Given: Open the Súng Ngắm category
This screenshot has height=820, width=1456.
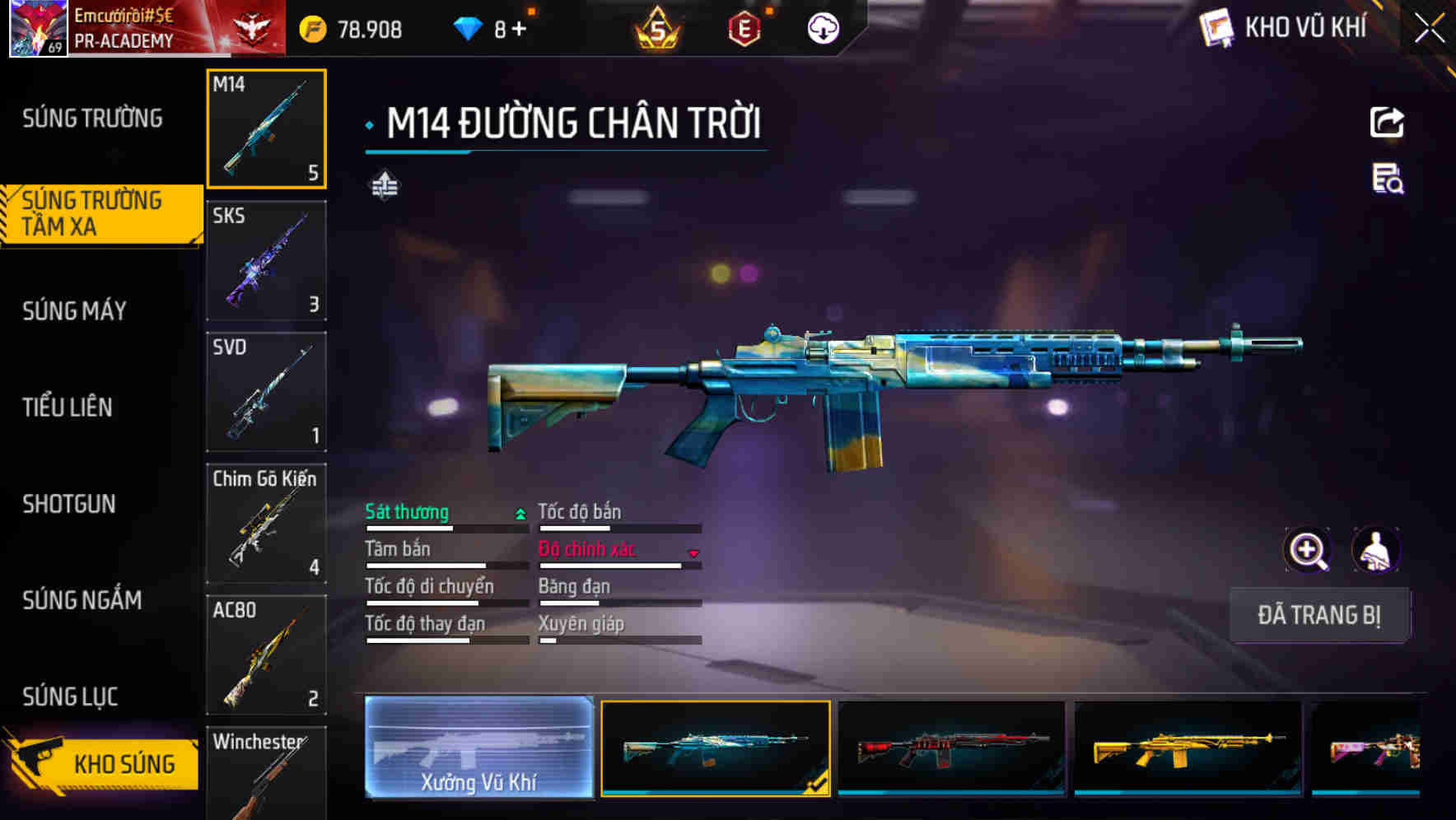Looking at the screenshot, I should pos(82,600).
